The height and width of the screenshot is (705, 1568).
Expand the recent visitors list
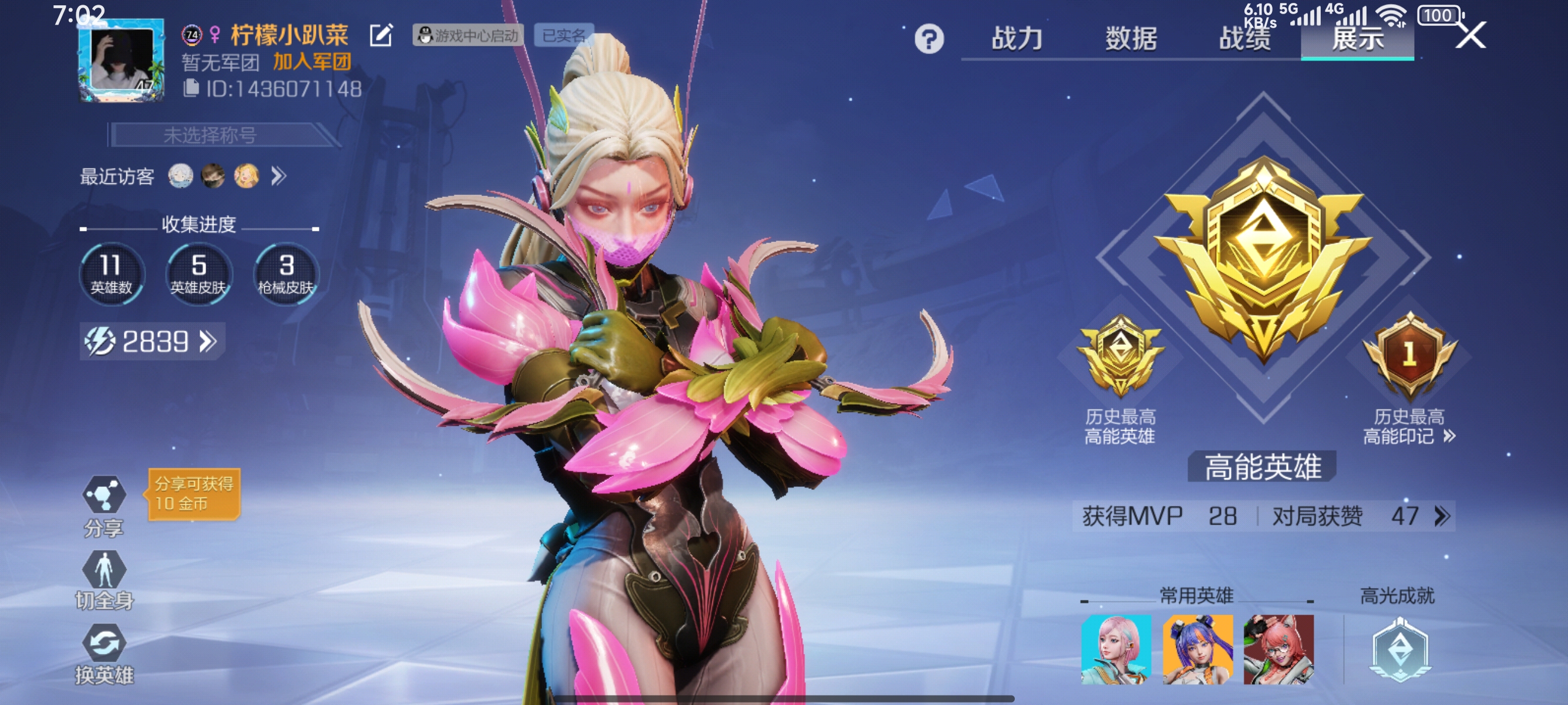click(x=279, y=177)
